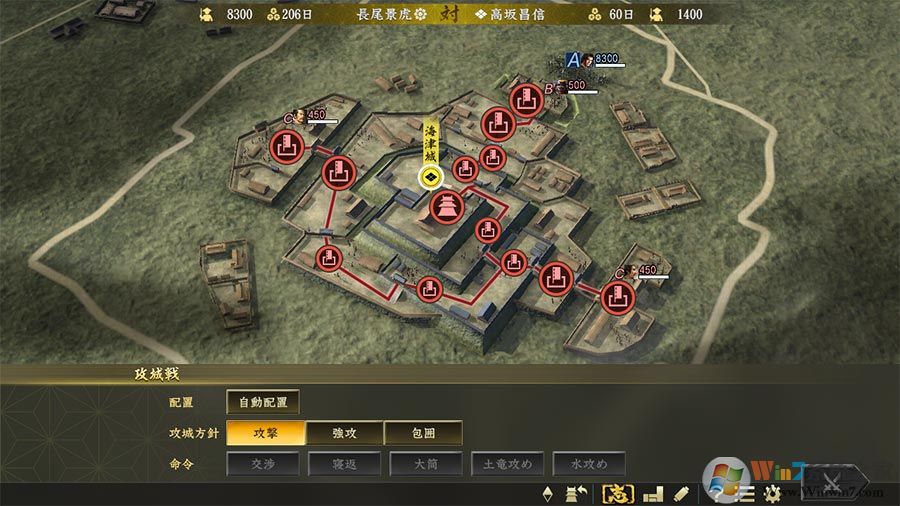Open the stacked blocks toolbar icon

click(x=653, y=493)
